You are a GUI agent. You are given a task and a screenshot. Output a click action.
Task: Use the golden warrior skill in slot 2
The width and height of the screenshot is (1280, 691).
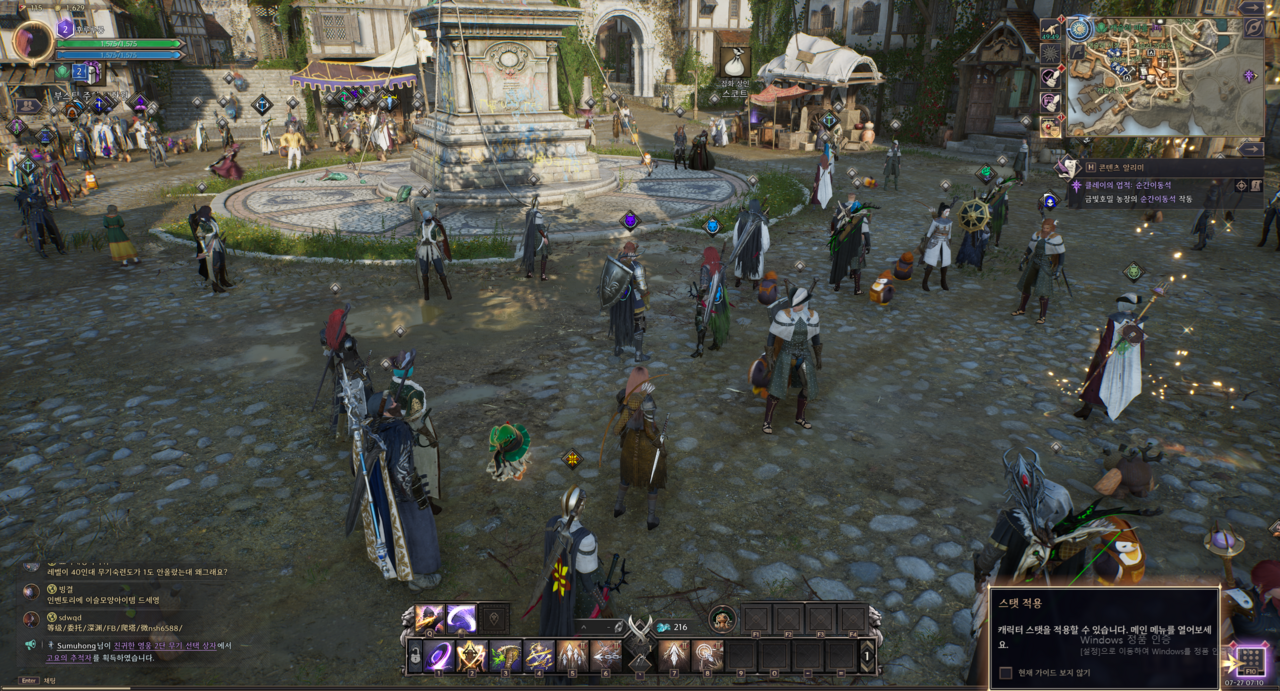point(472,656)
